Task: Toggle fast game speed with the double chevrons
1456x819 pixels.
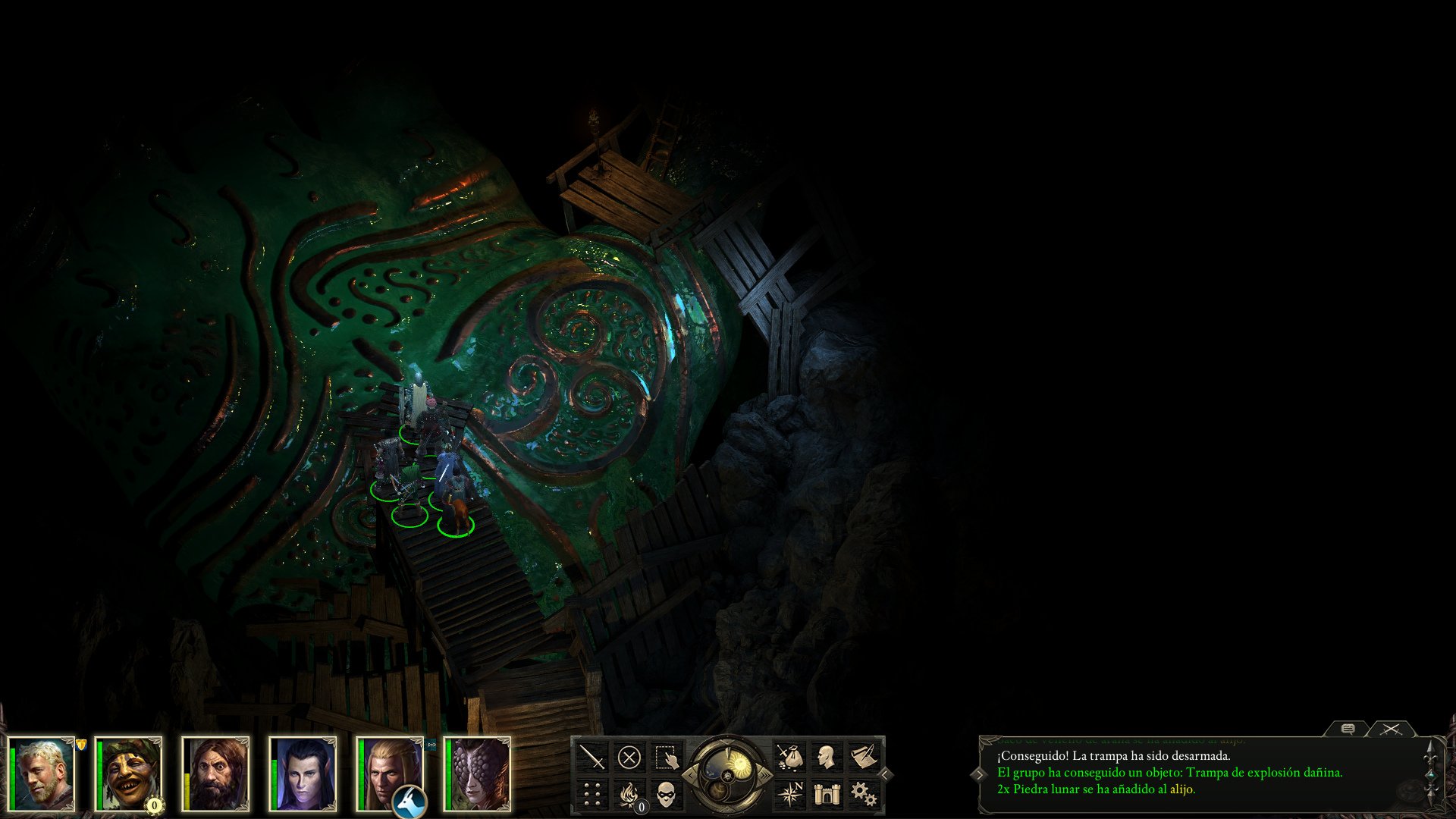Action: tap(765, 775)
